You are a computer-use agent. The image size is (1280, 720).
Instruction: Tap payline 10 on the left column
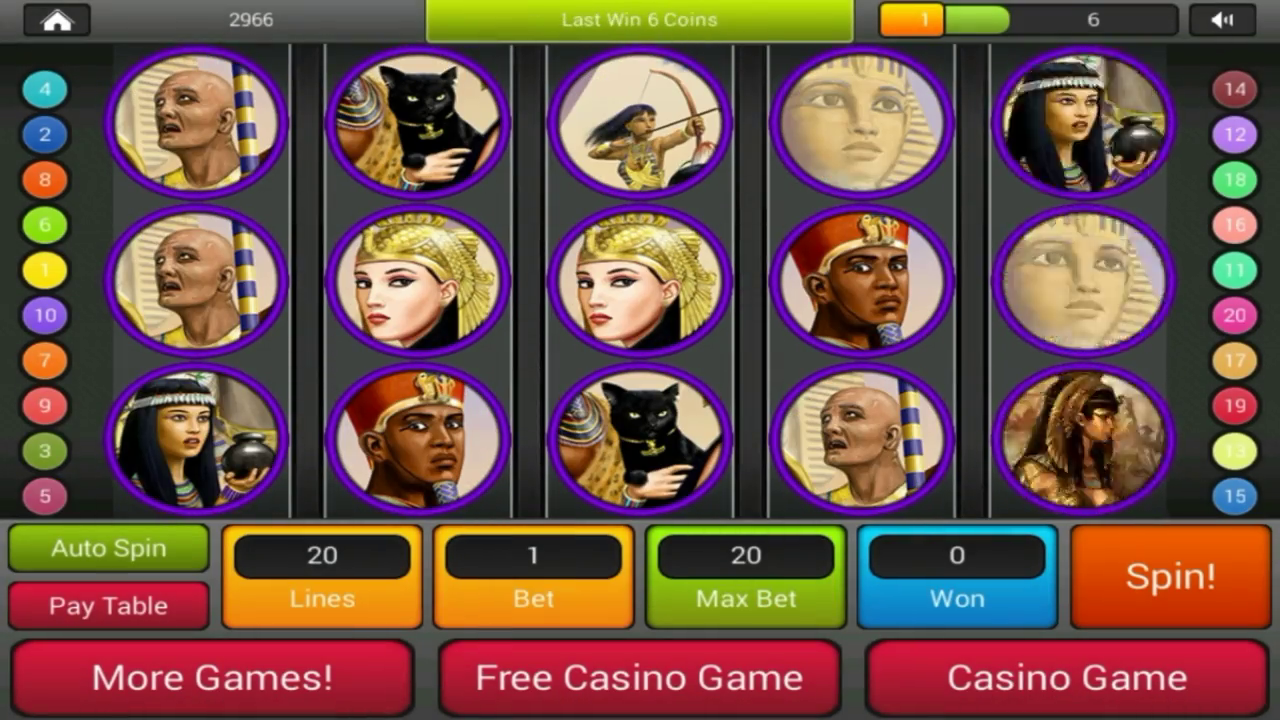point(44,315)
